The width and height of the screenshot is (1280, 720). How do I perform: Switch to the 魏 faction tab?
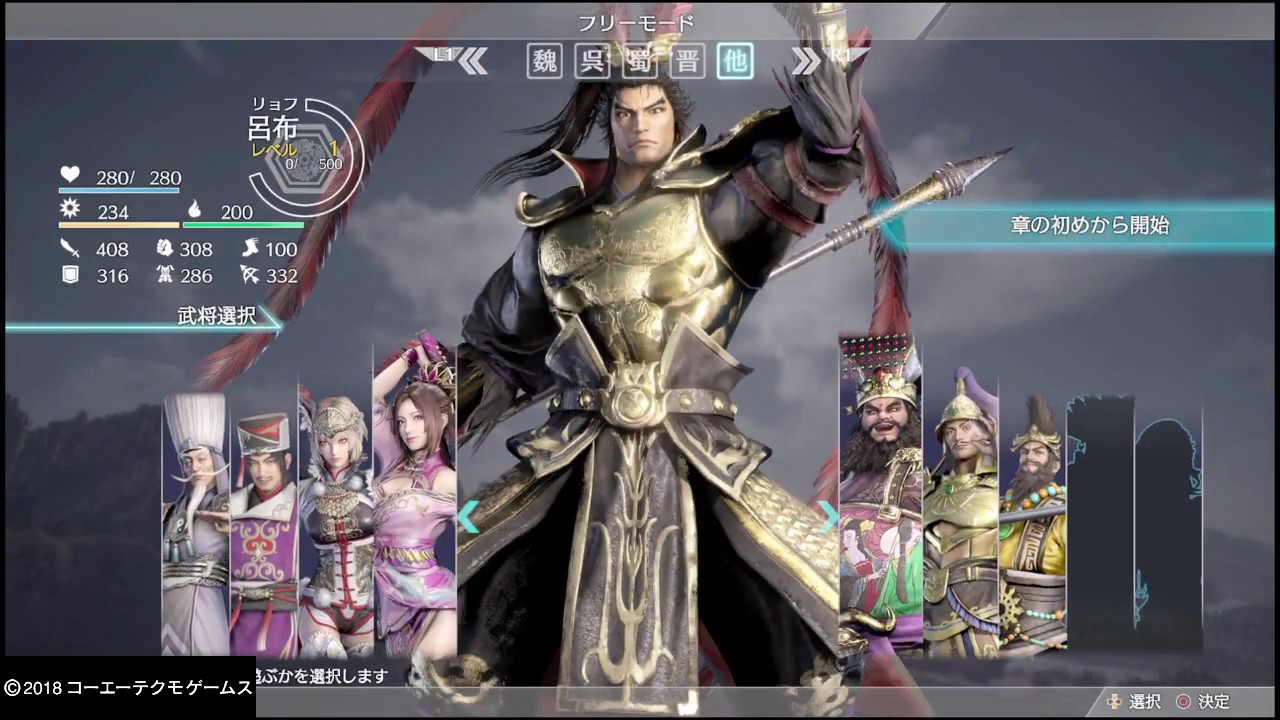(543, 61)
